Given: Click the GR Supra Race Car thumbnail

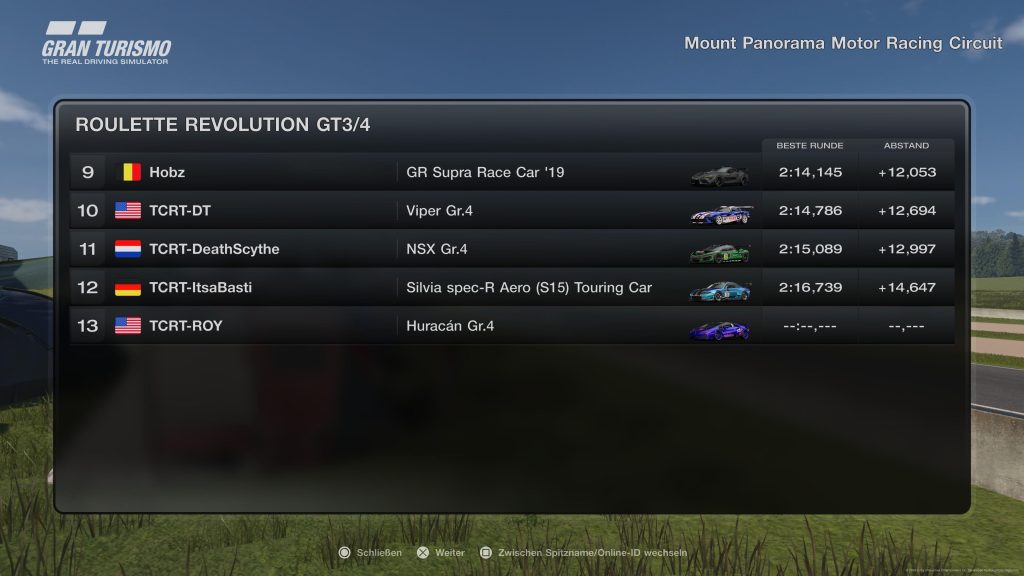Looking at the screenshot, I should click(719, 175).
